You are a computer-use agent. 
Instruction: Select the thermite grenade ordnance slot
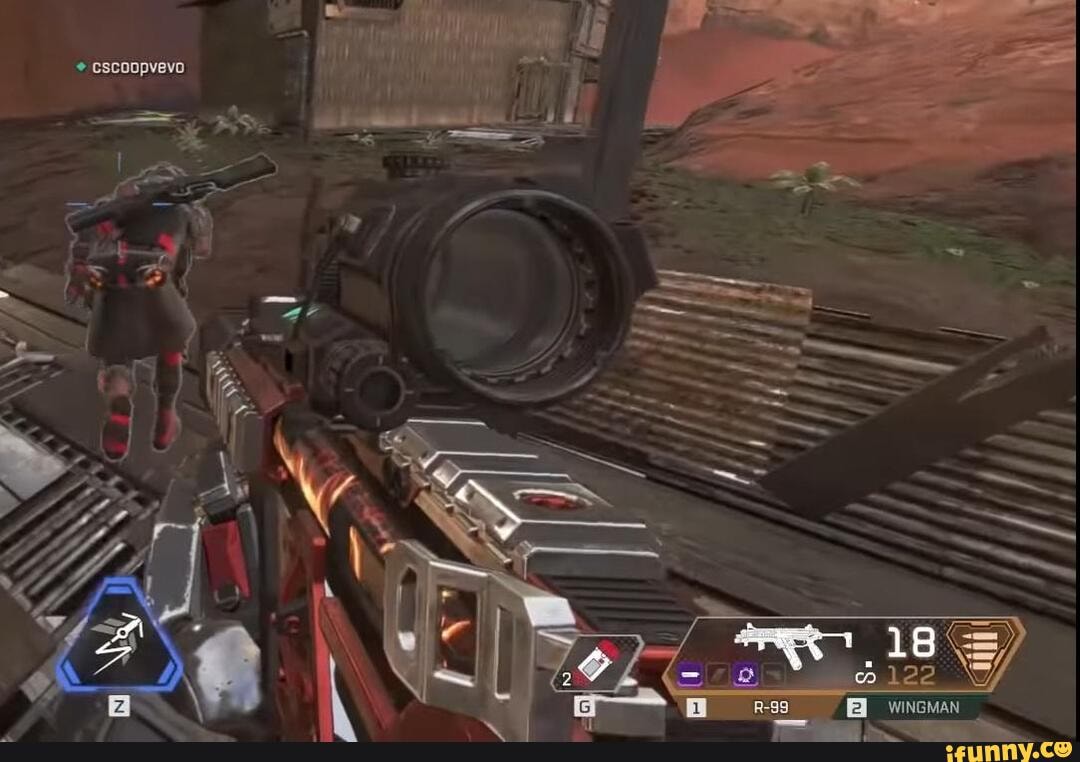(597, 663)
